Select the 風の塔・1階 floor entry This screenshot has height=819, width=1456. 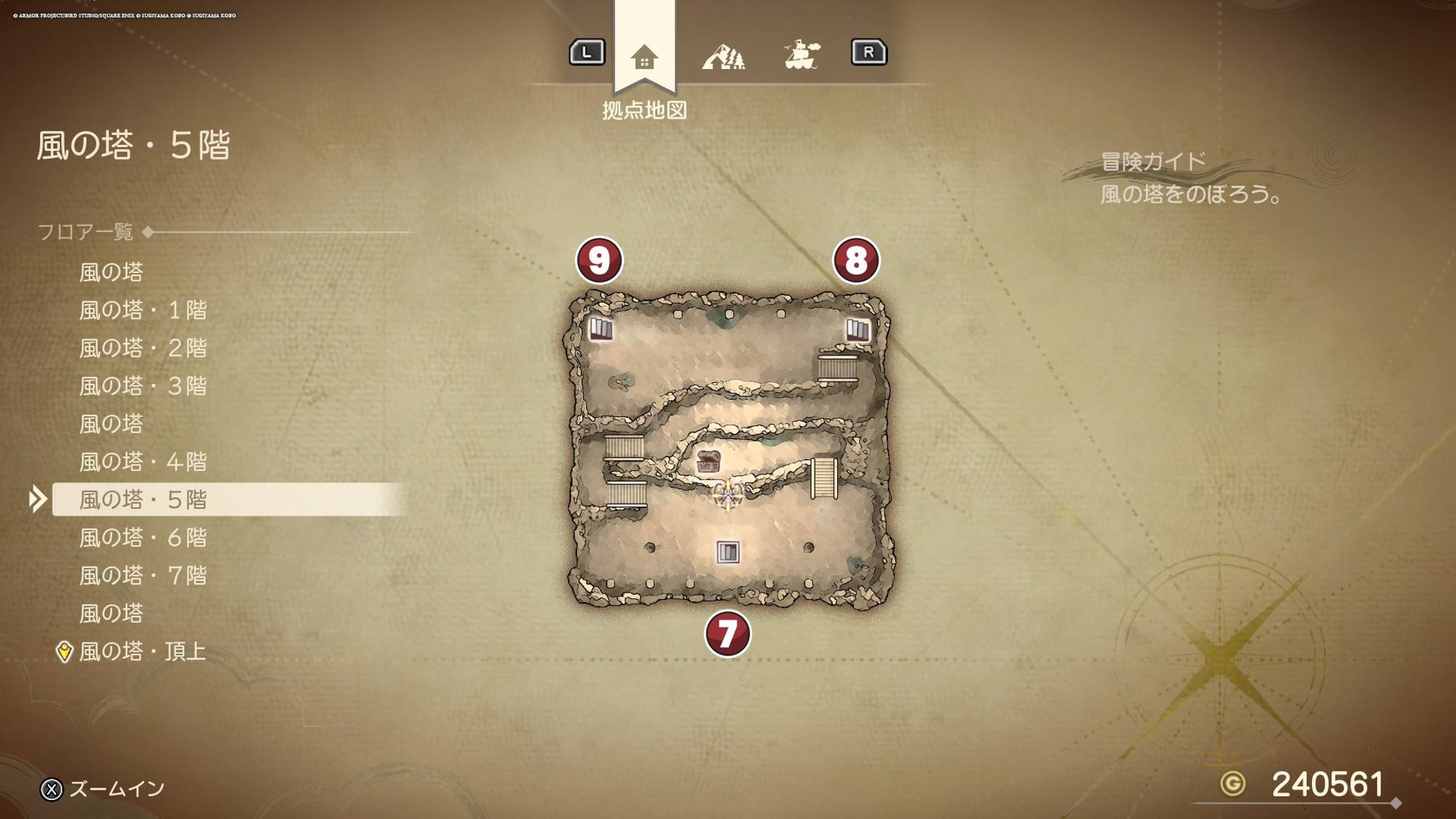point(143,310)
